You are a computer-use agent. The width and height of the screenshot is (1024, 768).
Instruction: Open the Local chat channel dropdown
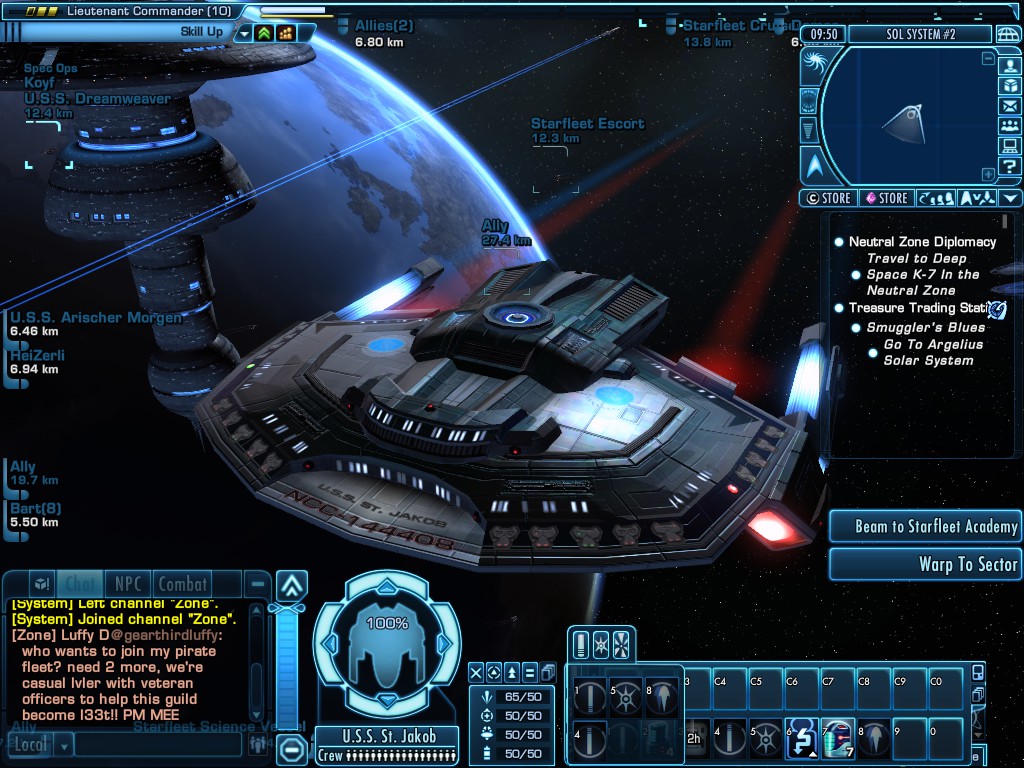click(x=64, y=745)
